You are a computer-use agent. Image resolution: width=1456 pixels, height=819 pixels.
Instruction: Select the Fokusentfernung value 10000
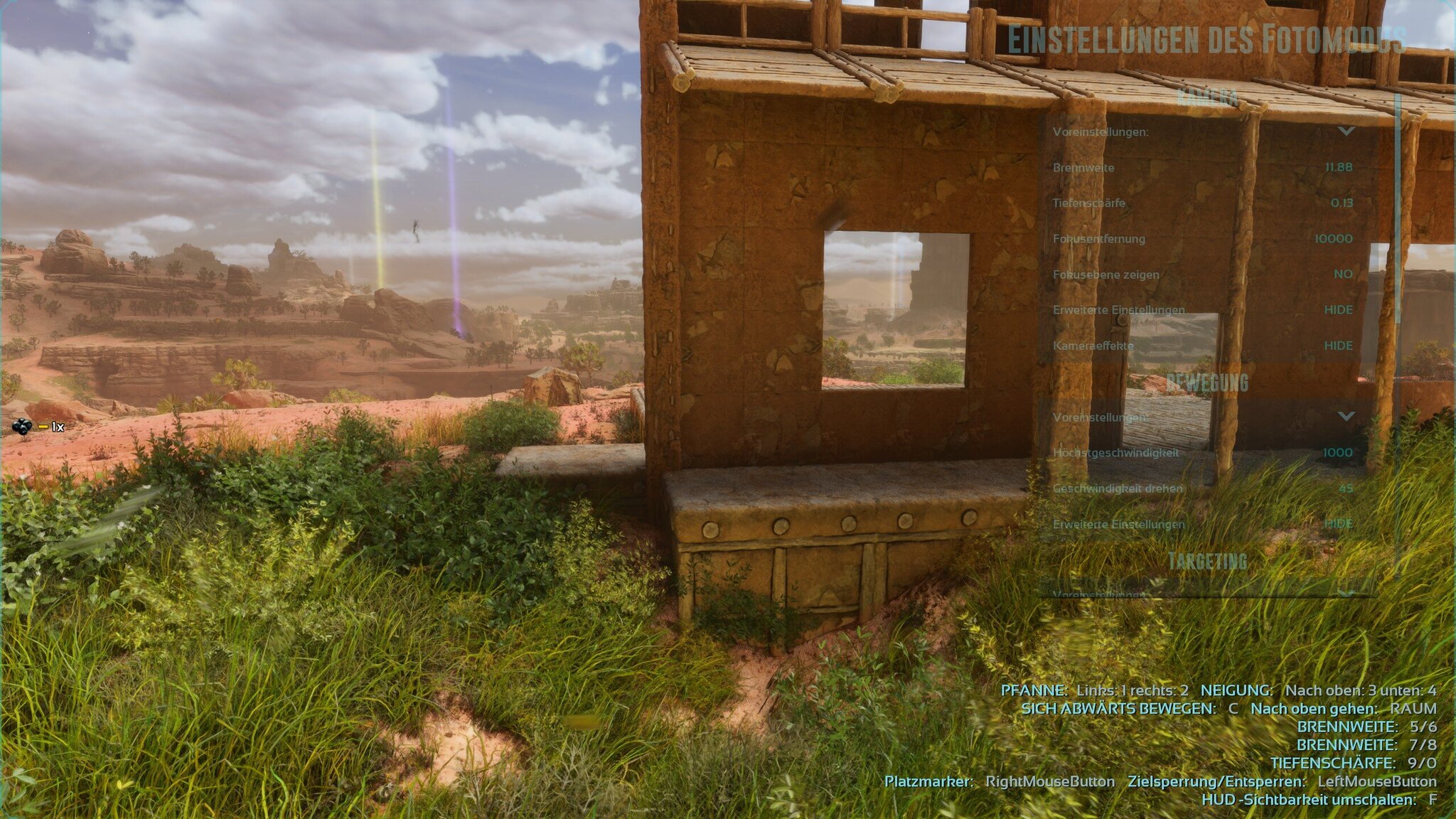tap(1333, 239)
